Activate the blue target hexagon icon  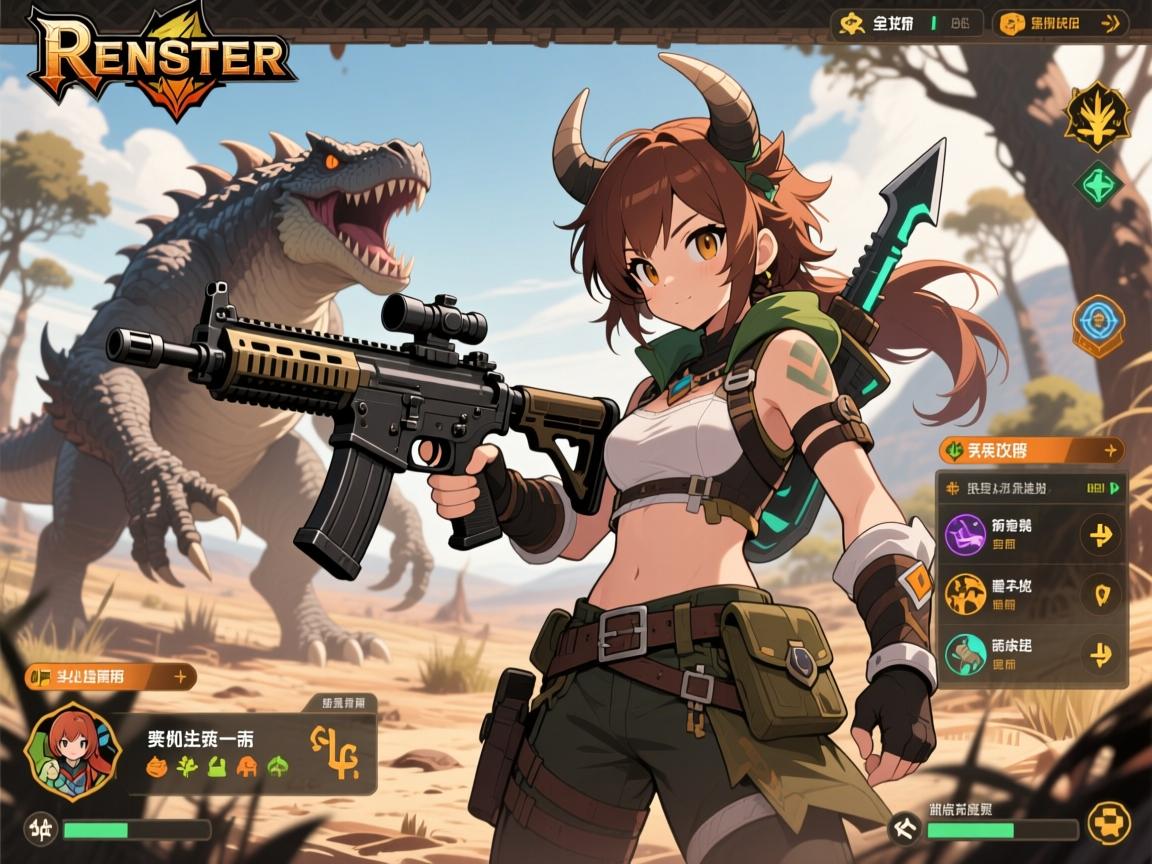(1098, 326)
